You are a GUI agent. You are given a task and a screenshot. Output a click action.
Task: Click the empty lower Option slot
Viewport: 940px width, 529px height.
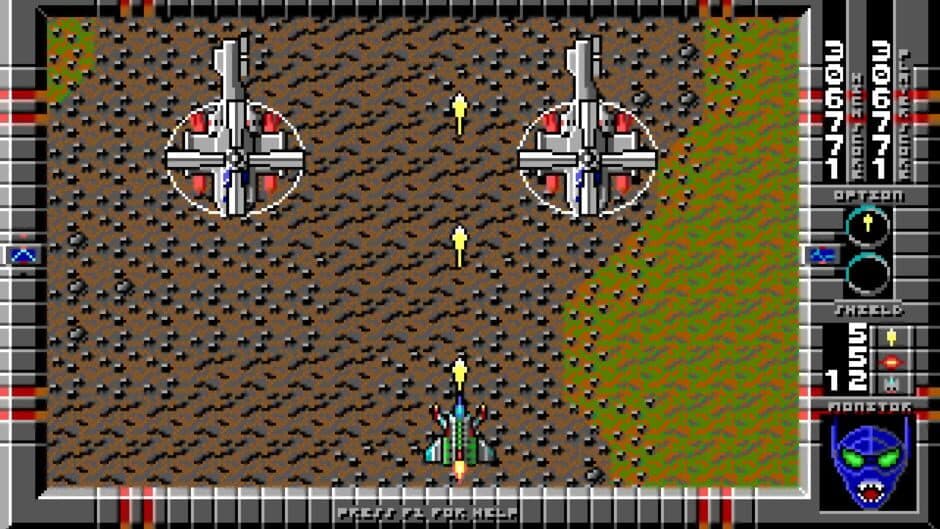tap(866, 272)
